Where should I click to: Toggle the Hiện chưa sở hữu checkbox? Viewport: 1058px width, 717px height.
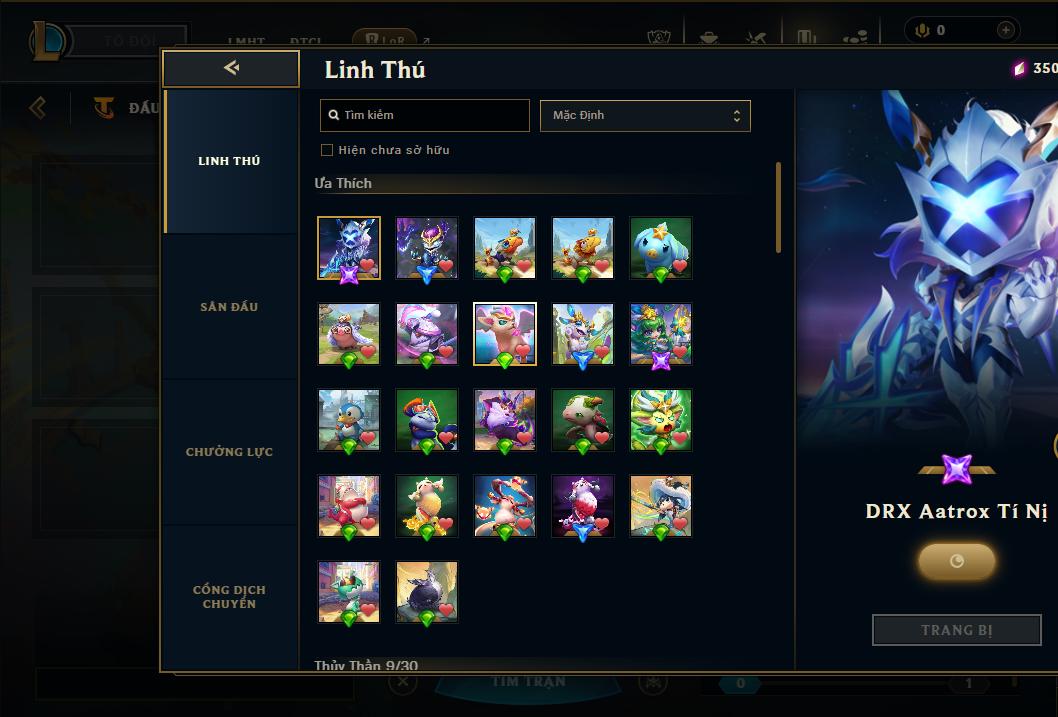coord(327,150)
